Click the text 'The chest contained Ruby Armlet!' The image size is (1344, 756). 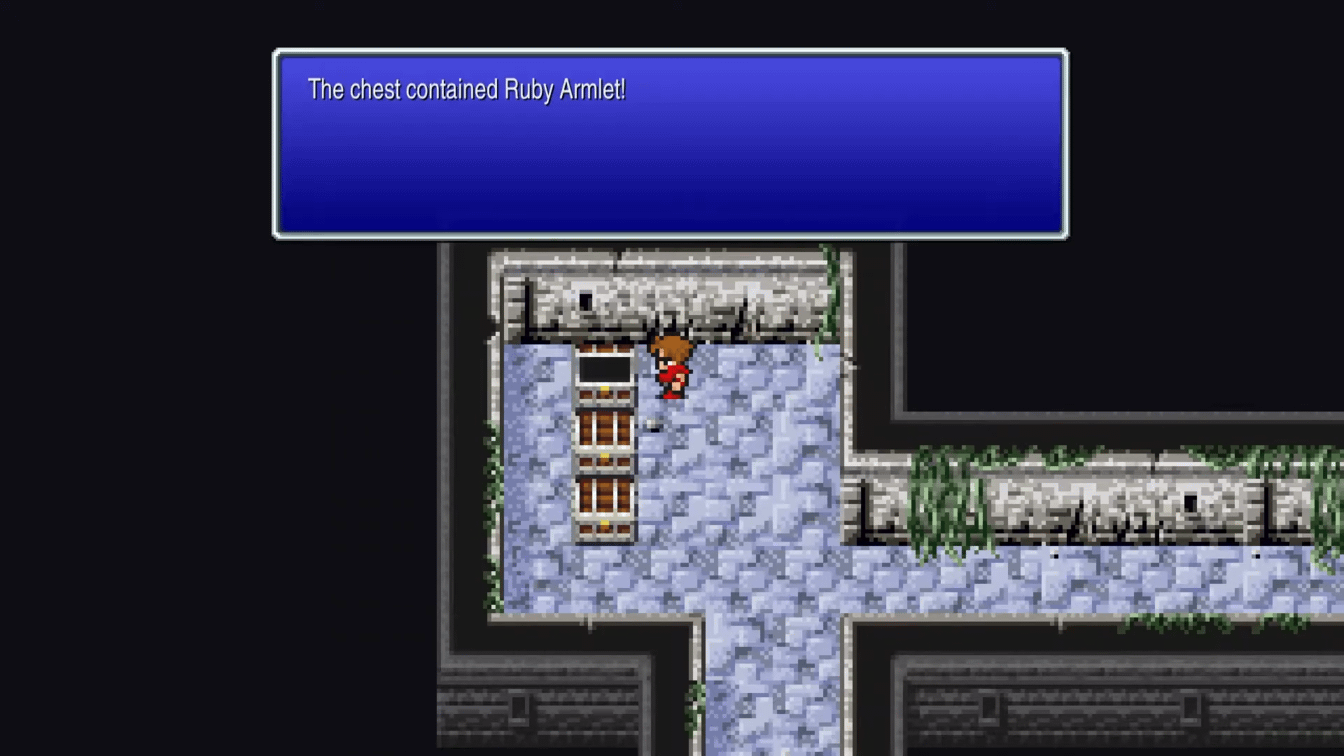[466, 90]
